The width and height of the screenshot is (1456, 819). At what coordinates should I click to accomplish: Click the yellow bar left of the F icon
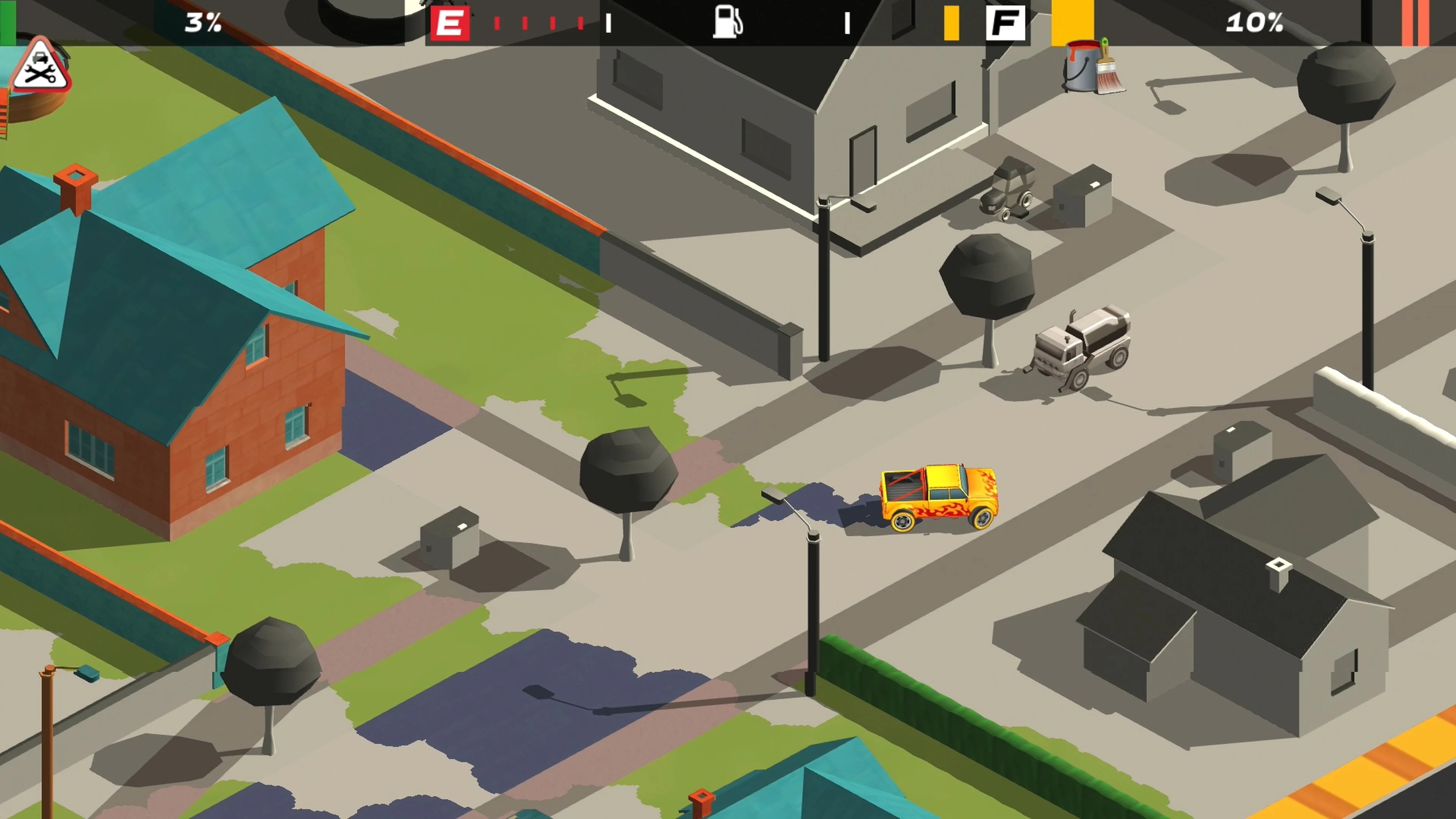(952, 23)
